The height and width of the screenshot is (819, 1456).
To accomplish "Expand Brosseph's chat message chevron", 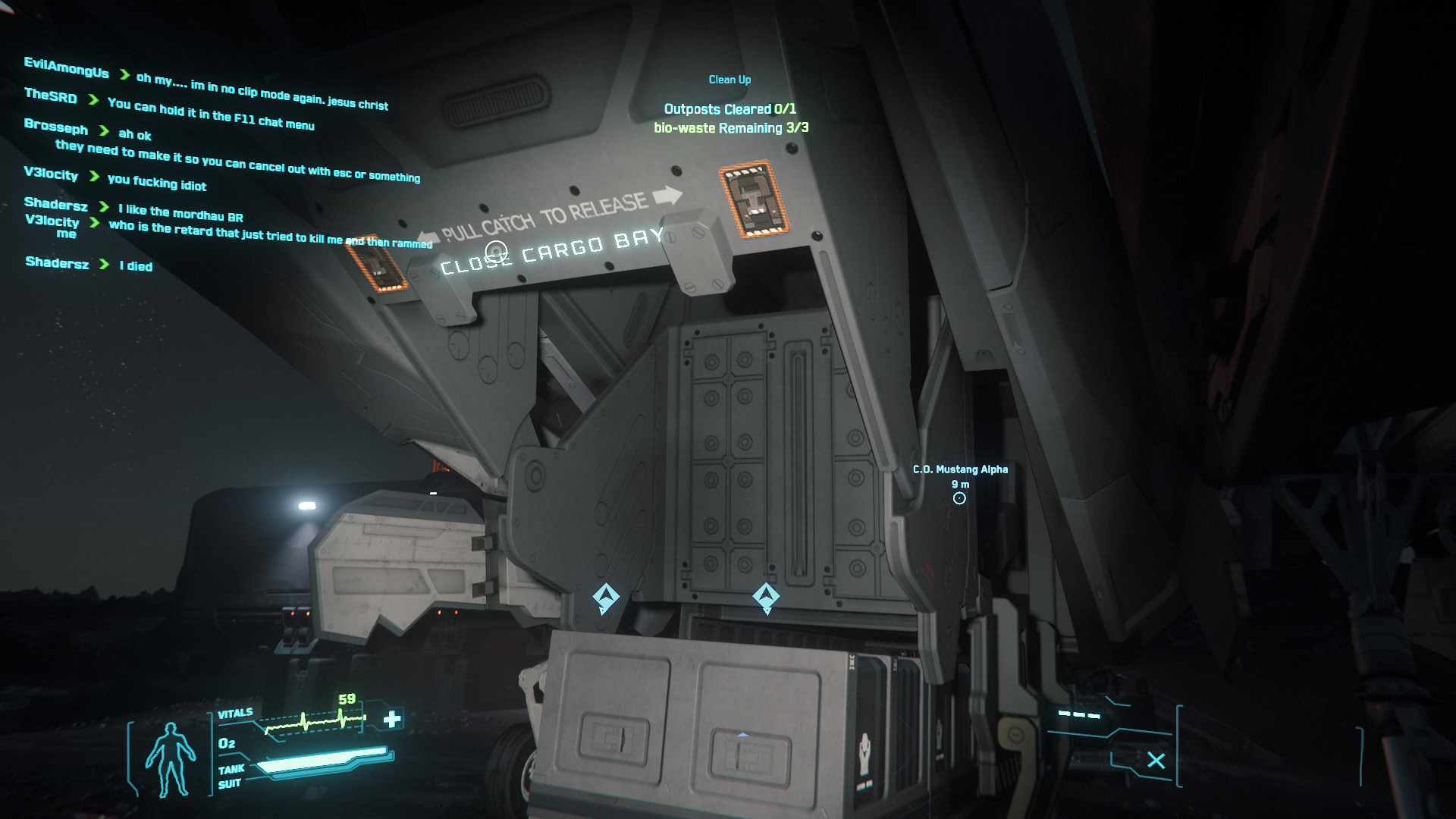I will point(105,130).
